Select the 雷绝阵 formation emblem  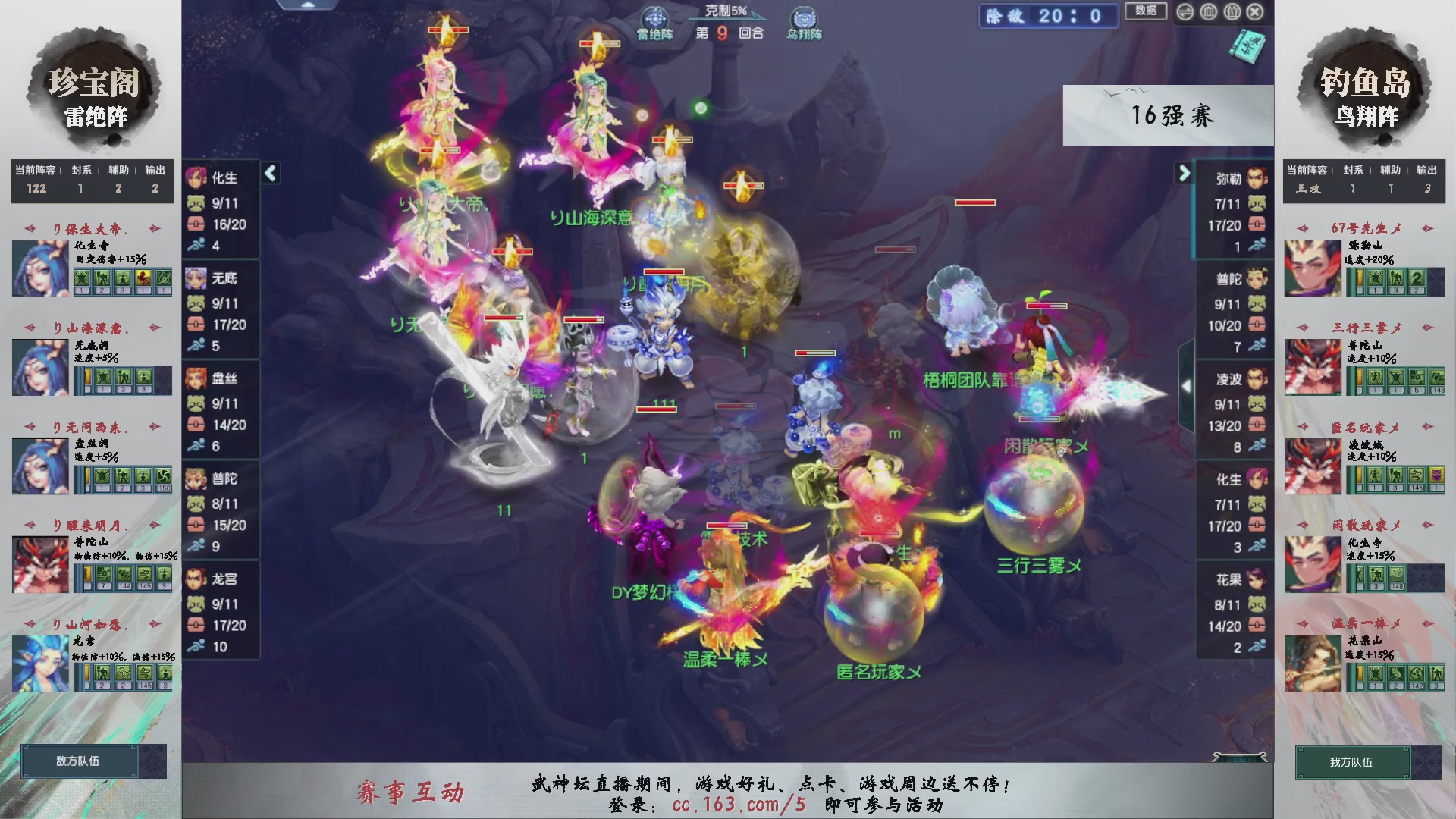pos(654,17)
